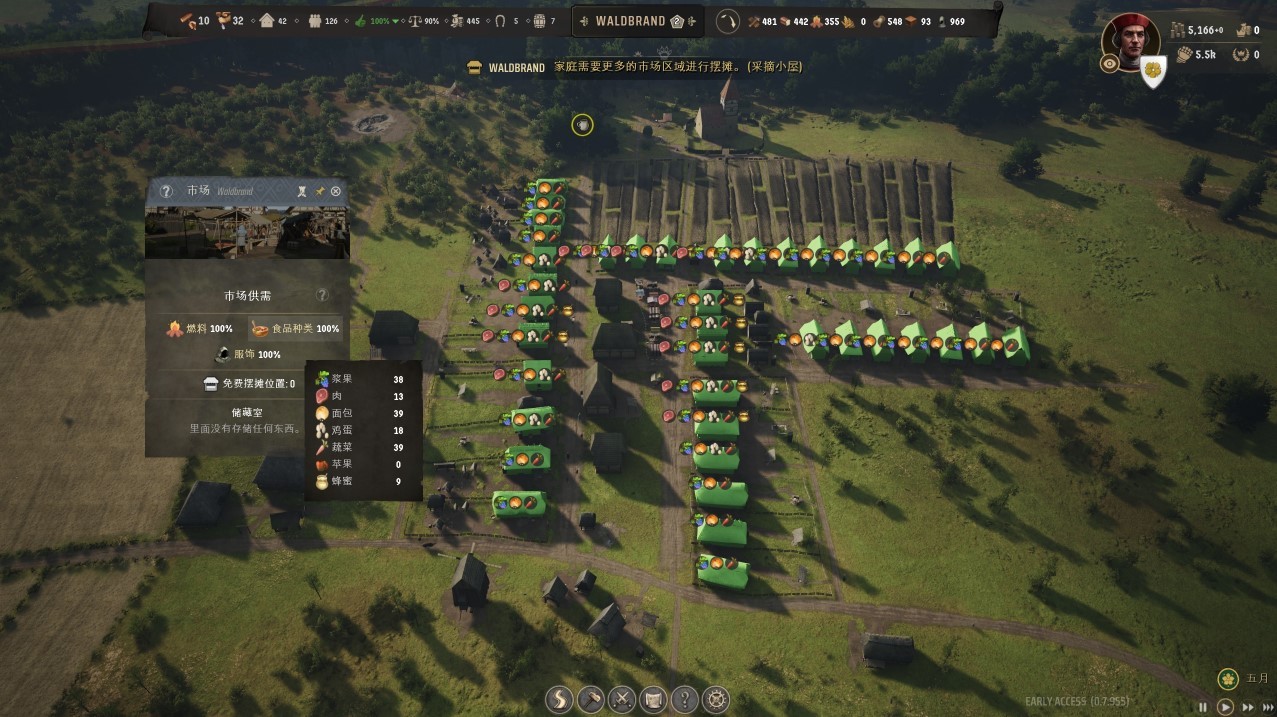This screenshot has height=717, width=1277.
Task: Select the 食品种类 food variety entry
Action: coord(295,328)
